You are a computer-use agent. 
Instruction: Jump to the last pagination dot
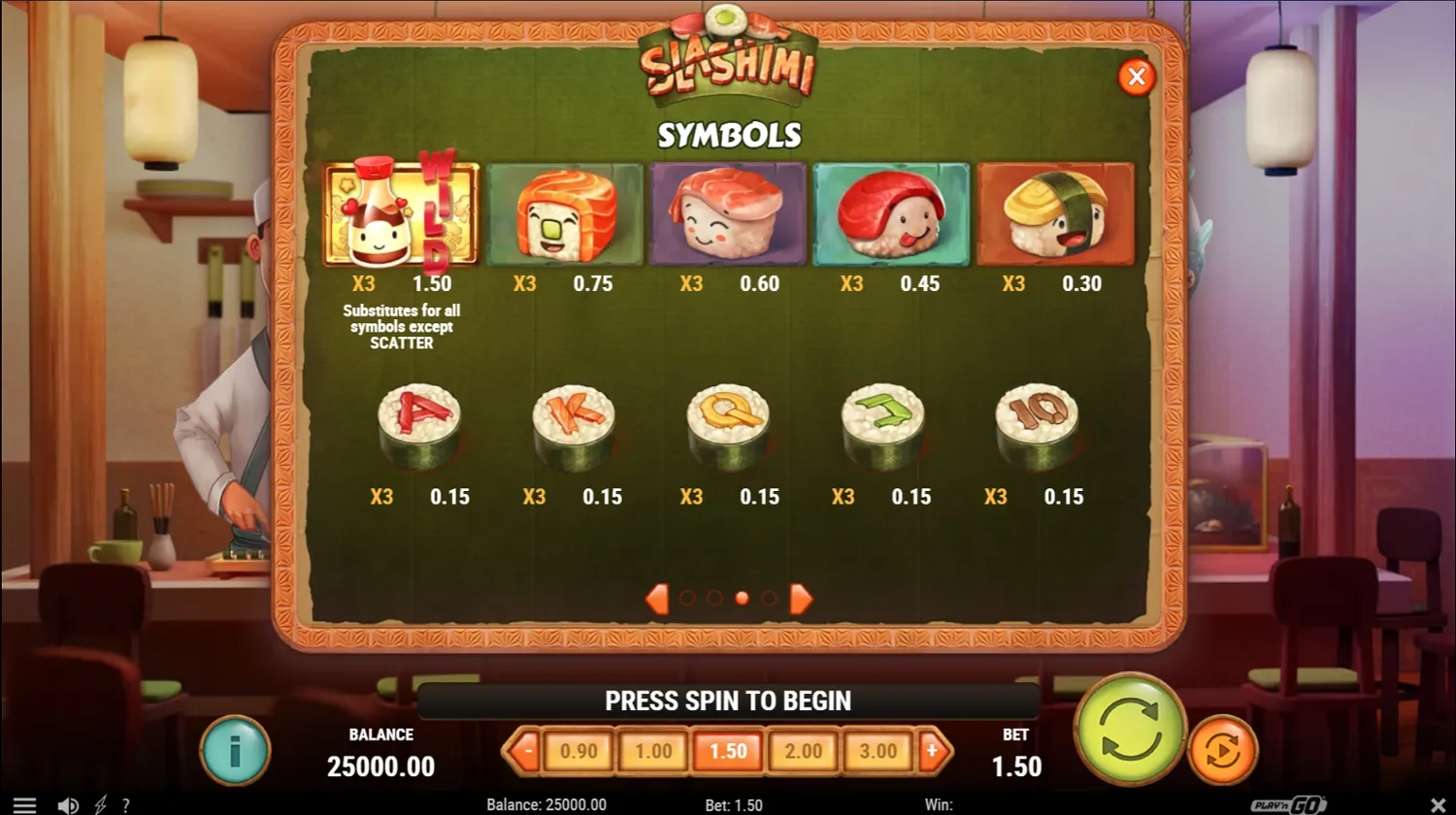[771, 599]
